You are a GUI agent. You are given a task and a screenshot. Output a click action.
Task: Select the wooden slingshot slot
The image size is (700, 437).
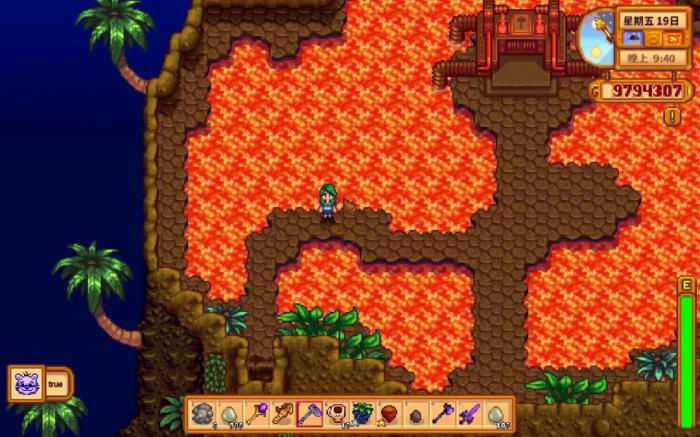(282, 414)
